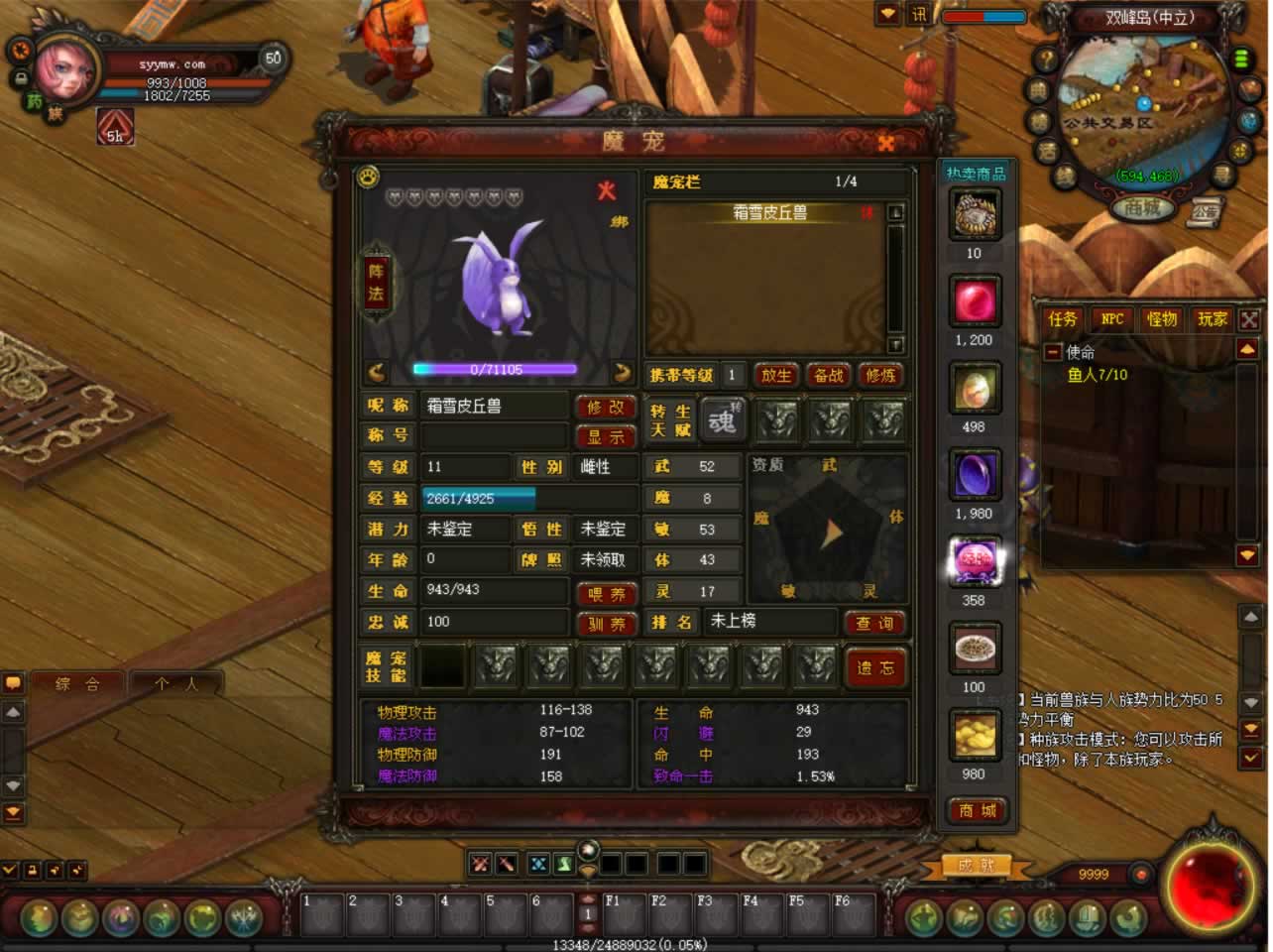This screenshot has width=1273, height=952.
Task: Release the pet with 放生
Action: [x=776, y=375]
